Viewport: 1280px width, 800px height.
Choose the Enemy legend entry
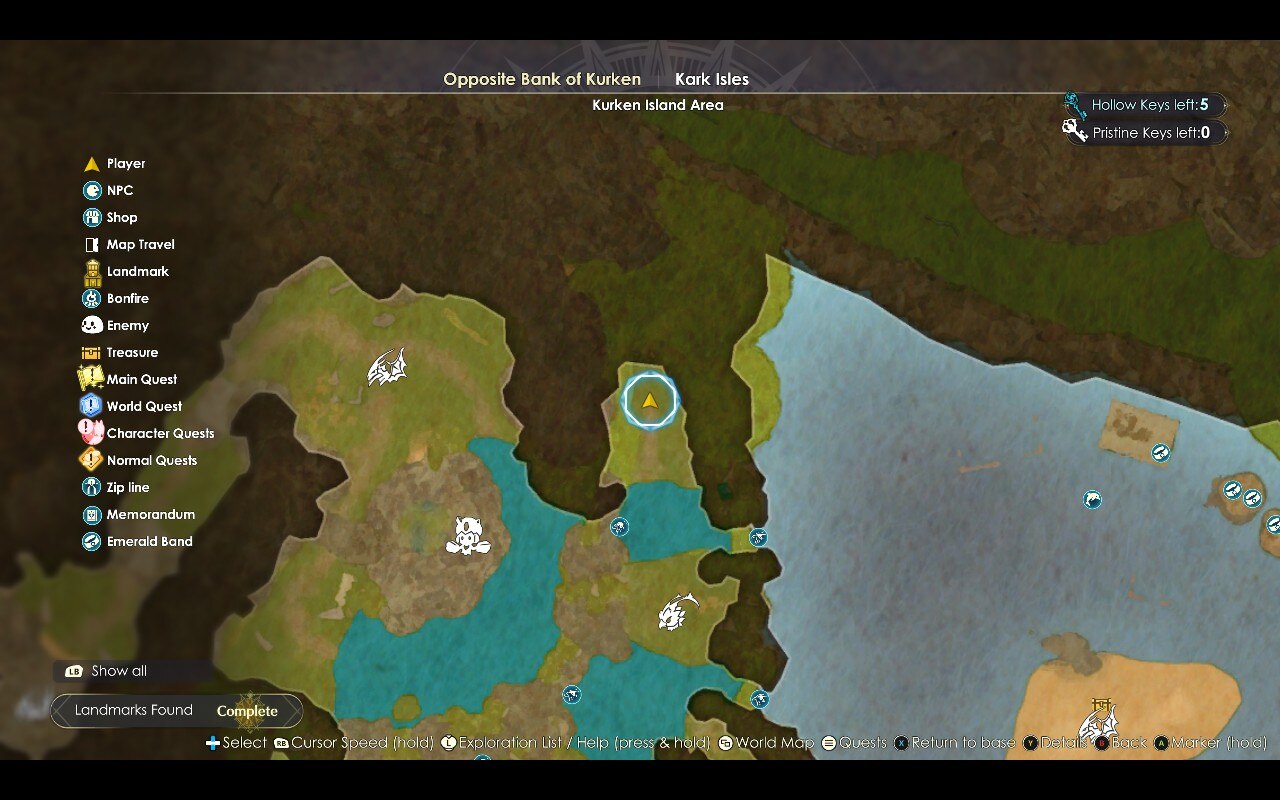point(127,325)
